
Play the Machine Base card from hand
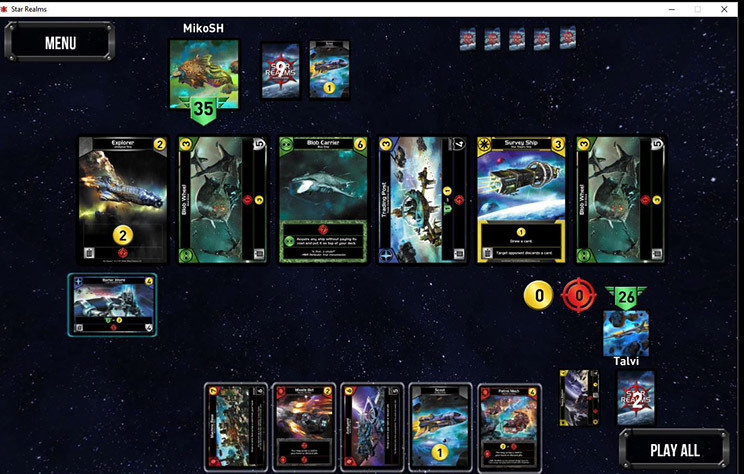pyautogui.click(x=236, y=427)
